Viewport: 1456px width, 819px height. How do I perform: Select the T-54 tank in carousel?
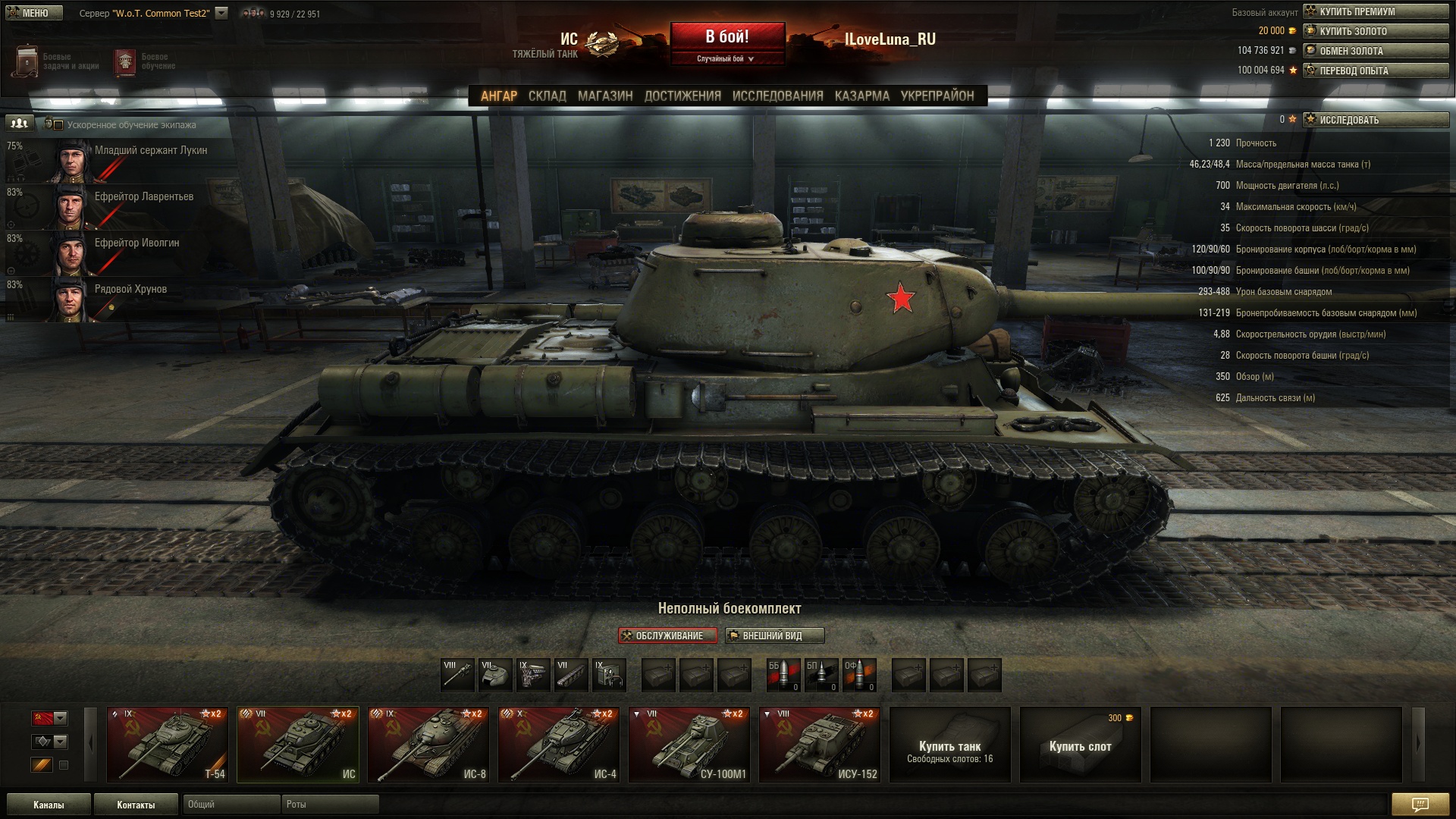tap(167, 745)
